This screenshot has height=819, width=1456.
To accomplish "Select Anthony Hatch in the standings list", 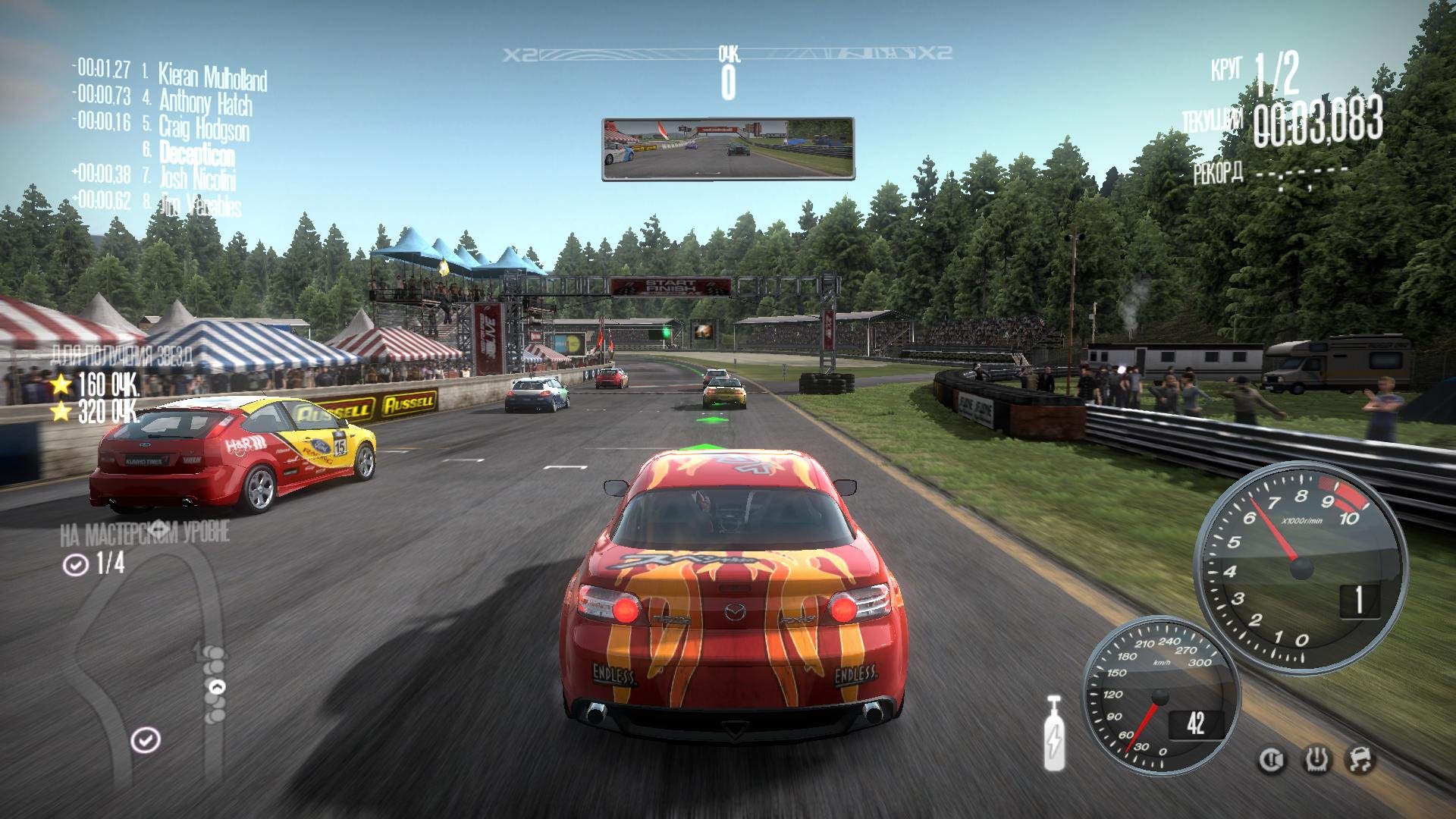I will tap(205, 101).
